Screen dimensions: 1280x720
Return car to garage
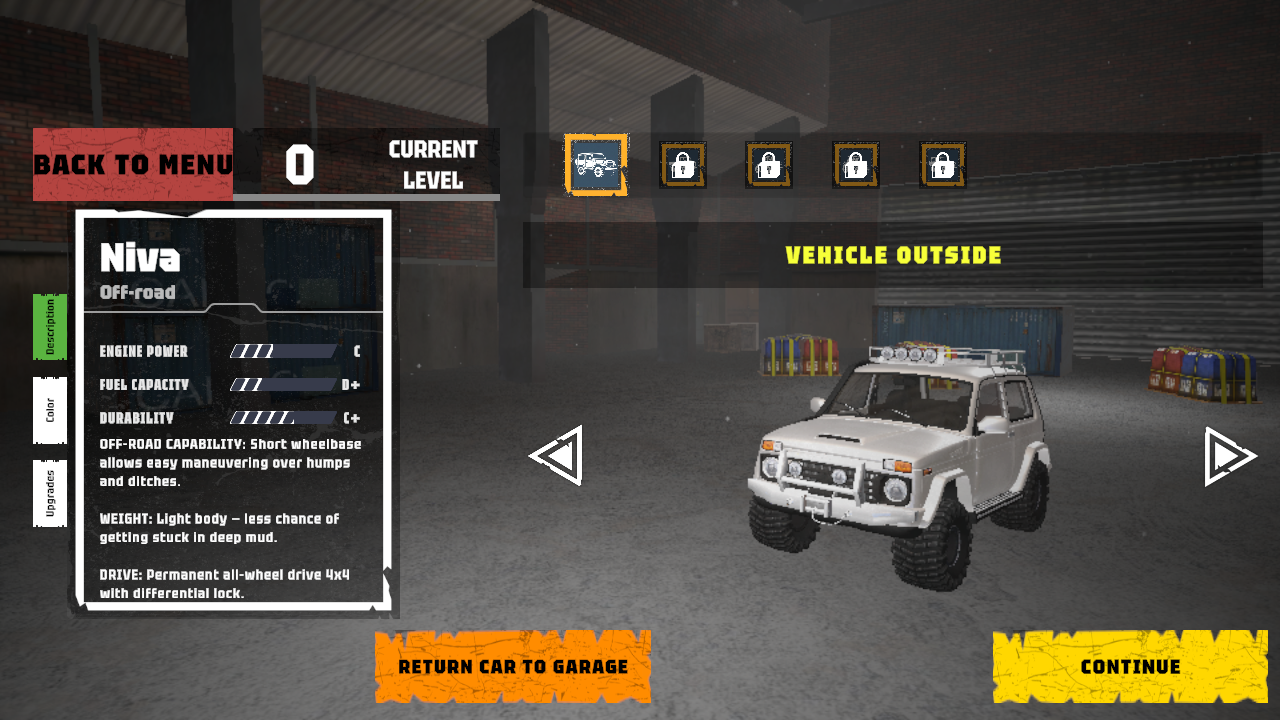(x=513, y=667)
